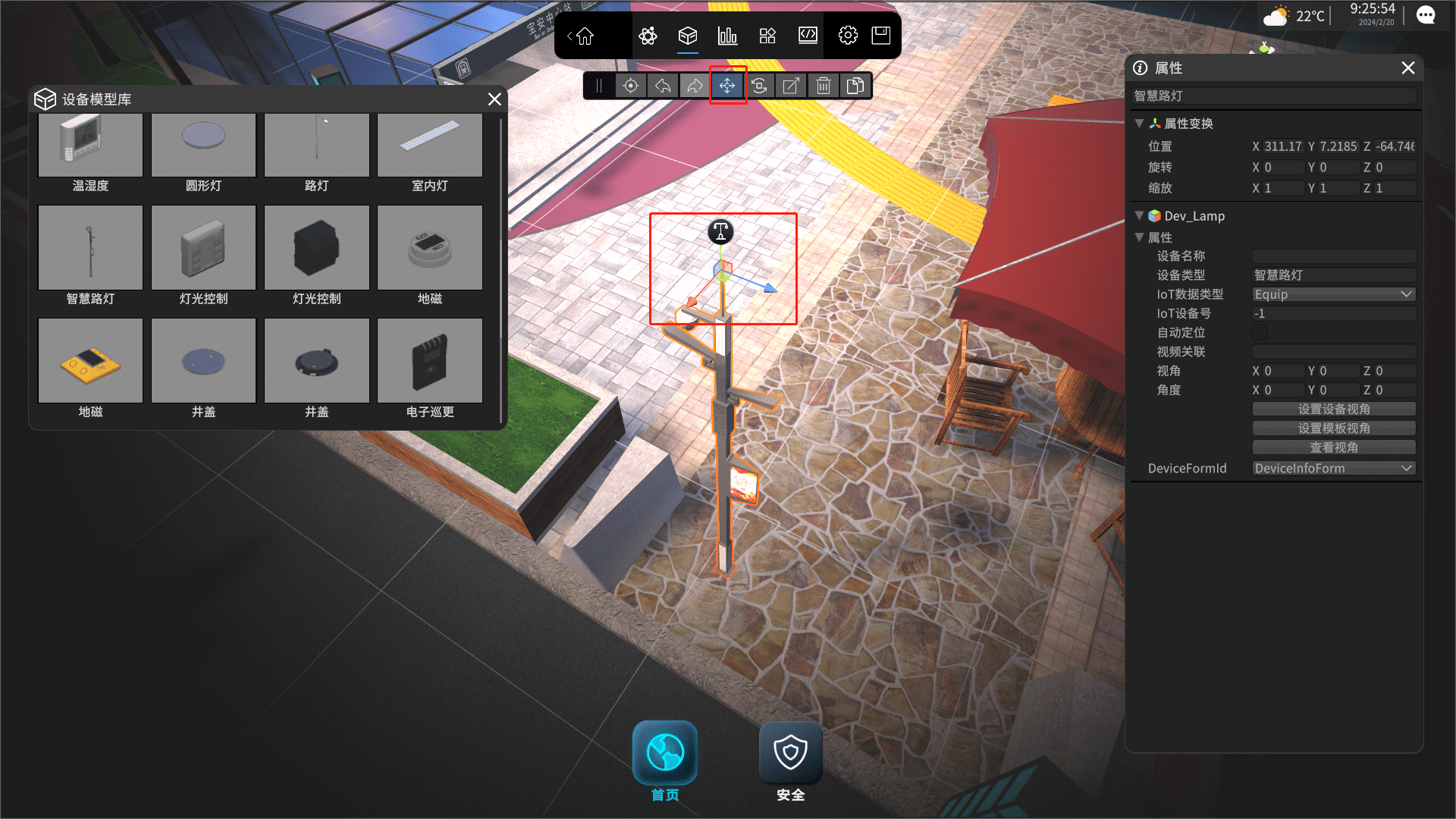Undo the last action with the left arrow

pos(663,86)
